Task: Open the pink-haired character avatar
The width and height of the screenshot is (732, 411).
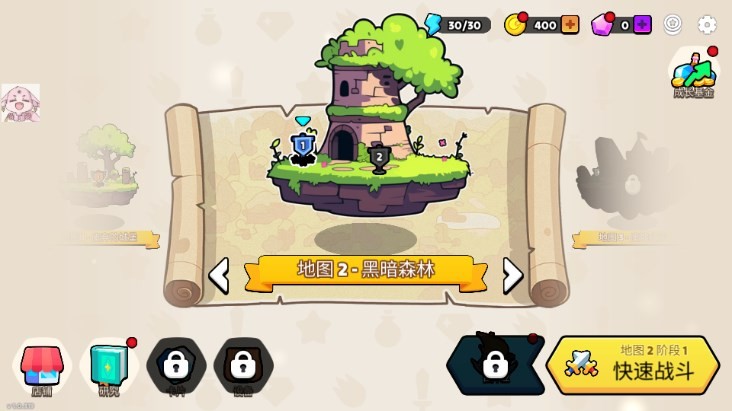Action: [20, 103]
